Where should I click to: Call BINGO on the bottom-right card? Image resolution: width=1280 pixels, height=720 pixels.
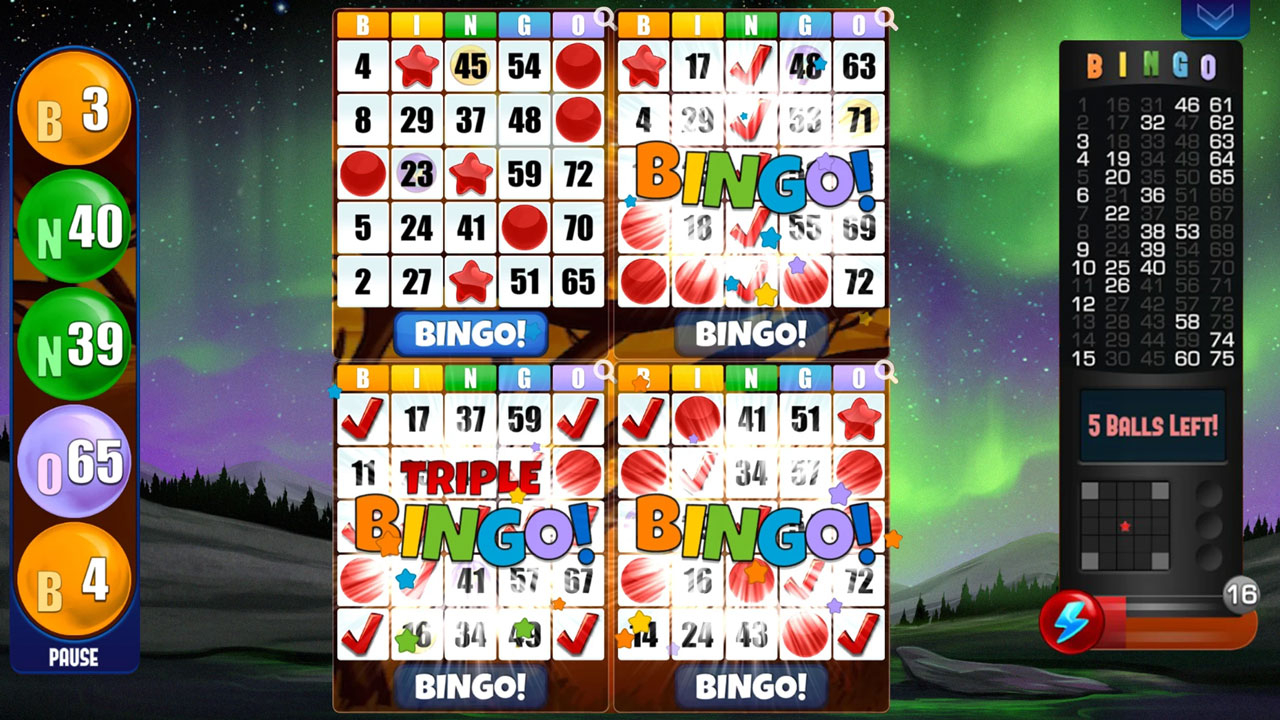tap(750, 687)
